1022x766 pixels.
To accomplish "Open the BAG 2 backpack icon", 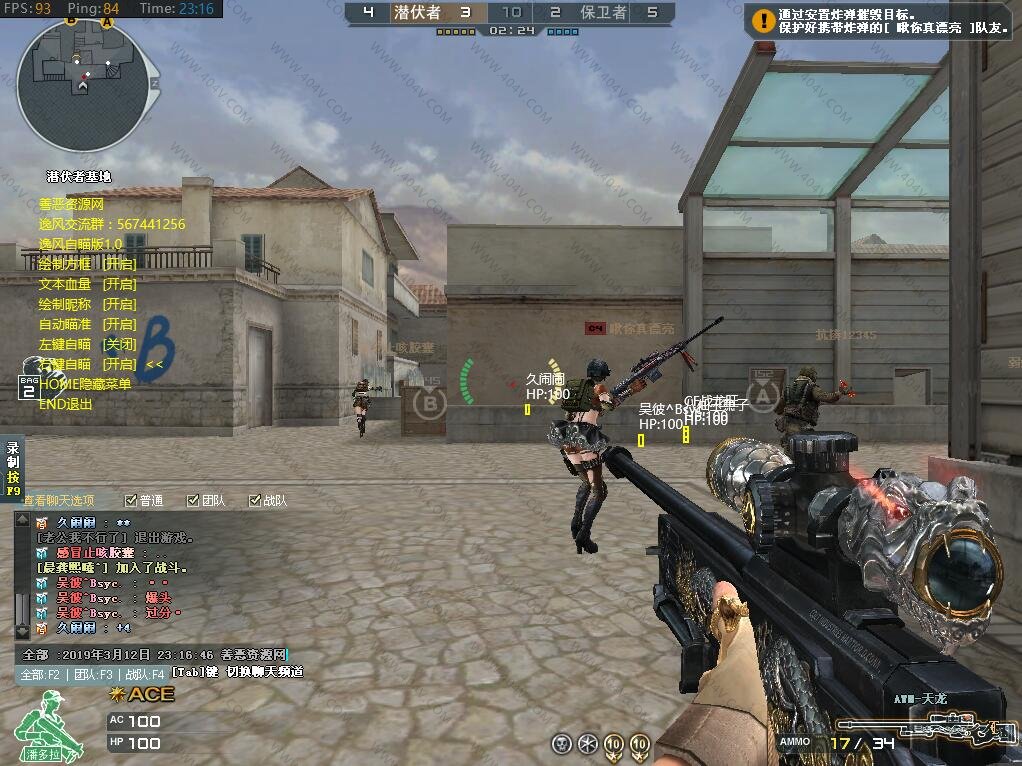I will click(28, 387).
